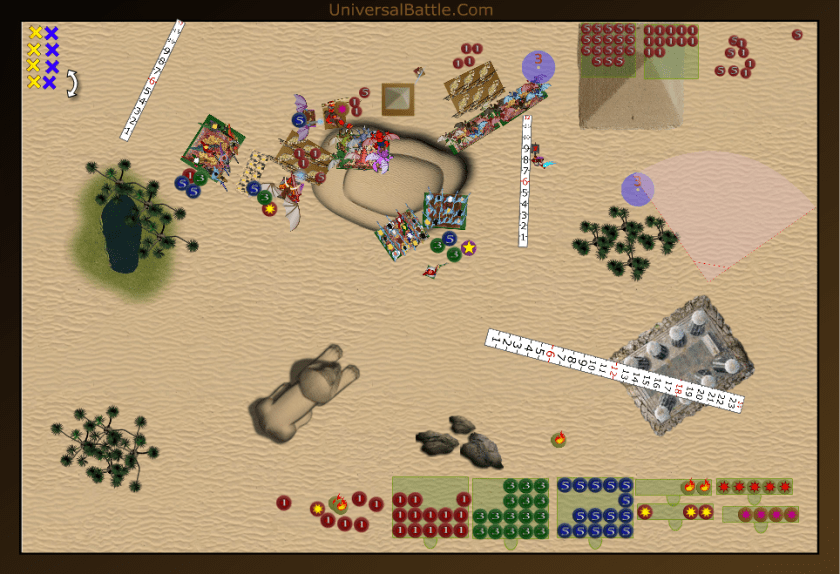Select the long ruler numbered to 23
This screenshot has width=840, height=574.
(x=614, y=368)
